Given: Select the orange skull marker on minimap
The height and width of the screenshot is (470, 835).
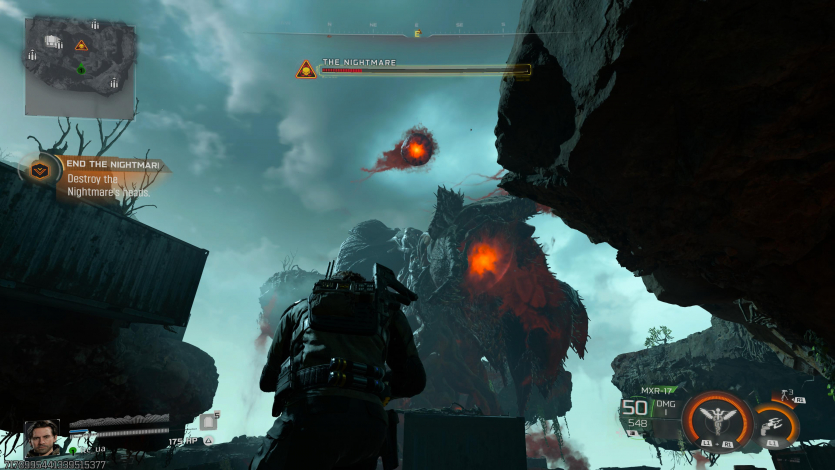Looking at the screenshot, I should tap(81, 45).
